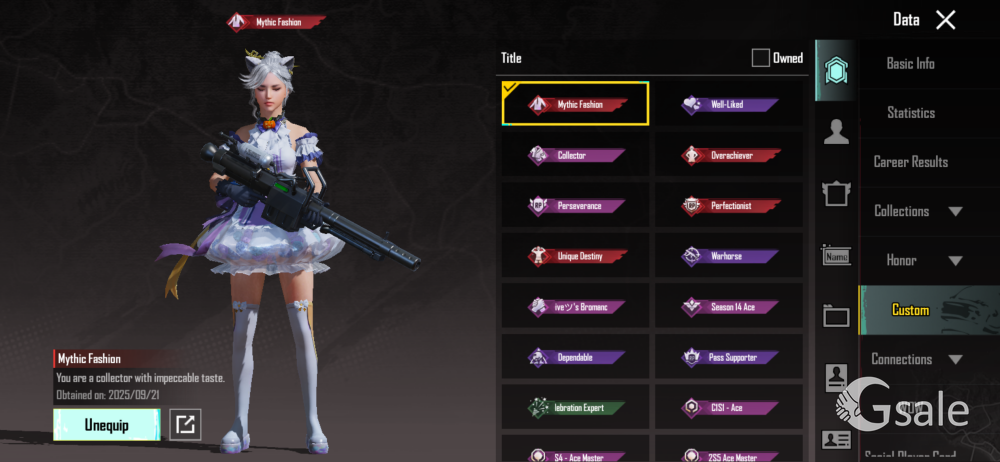Open the Statistics section
1000x462 pixels.
pyautogui.click(x=910, y=113)
